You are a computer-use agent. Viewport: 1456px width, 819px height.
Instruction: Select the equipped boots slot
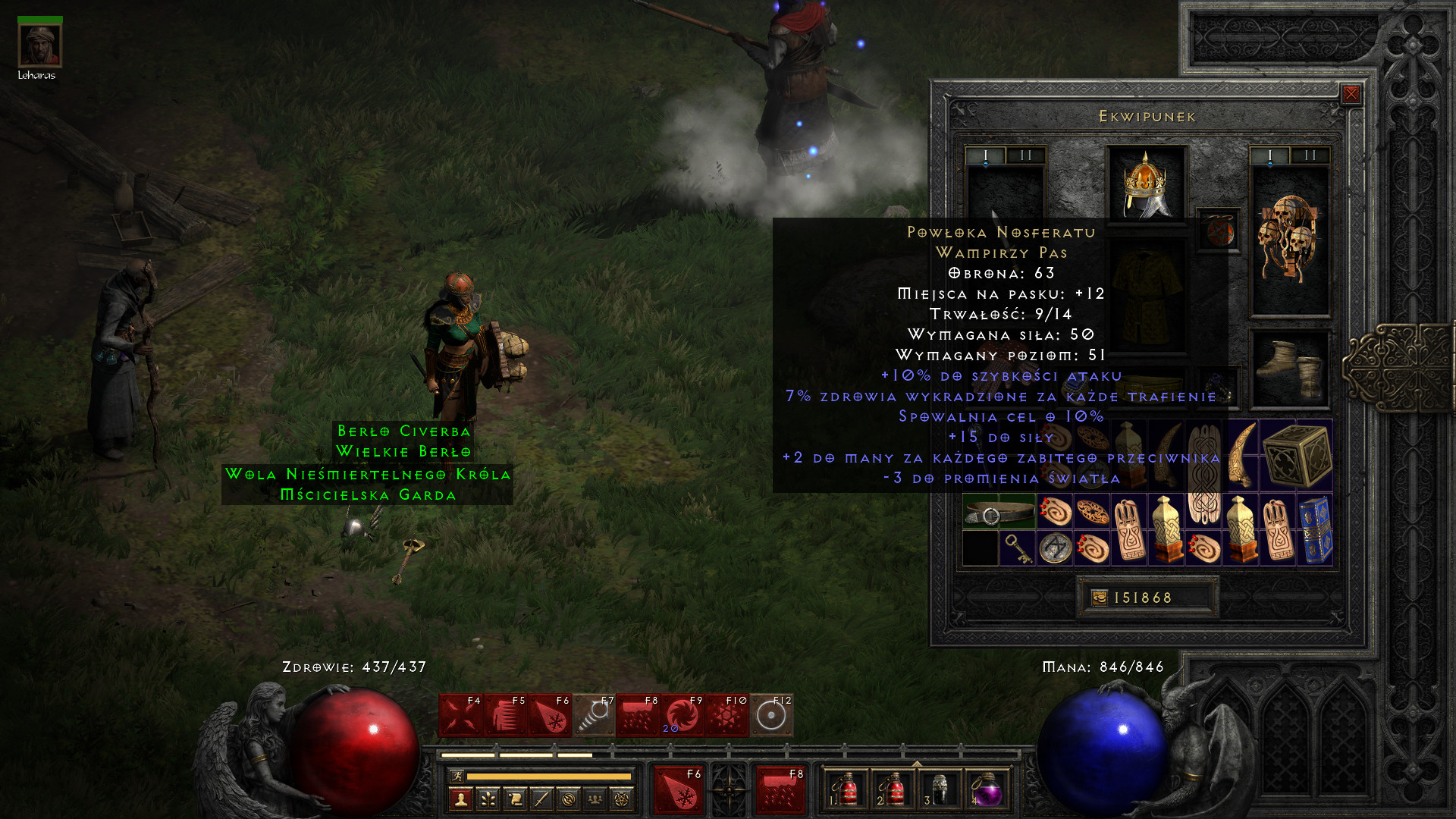click(1289, 370)
